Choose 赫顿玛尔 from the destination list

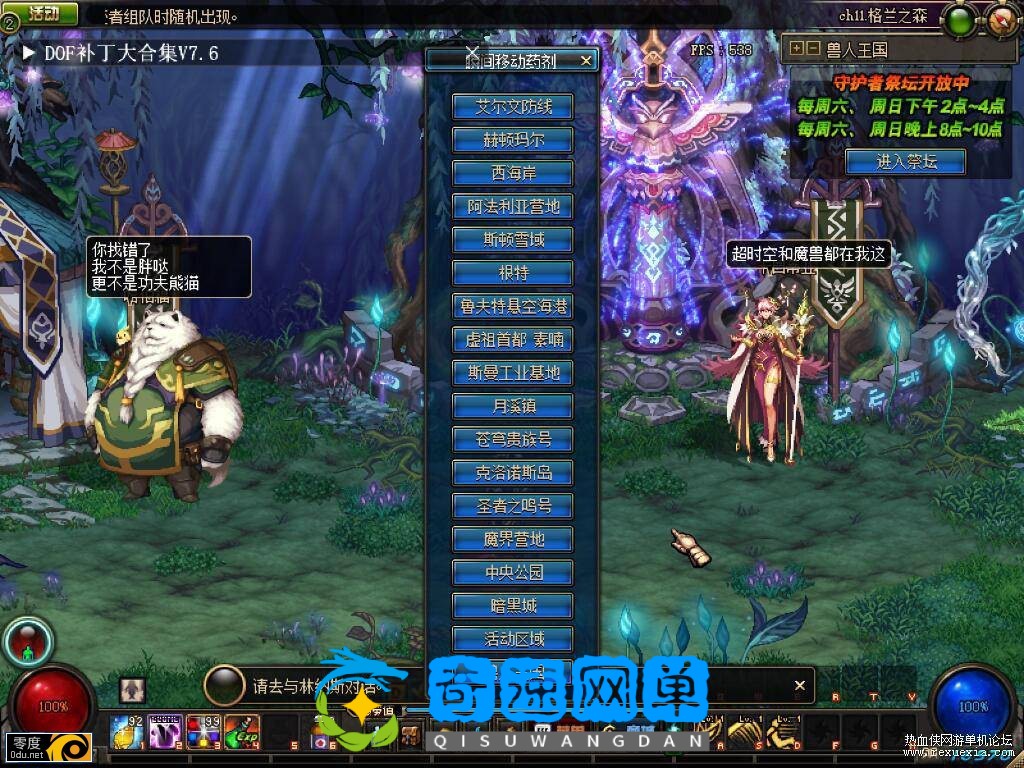tap(512, 140)
